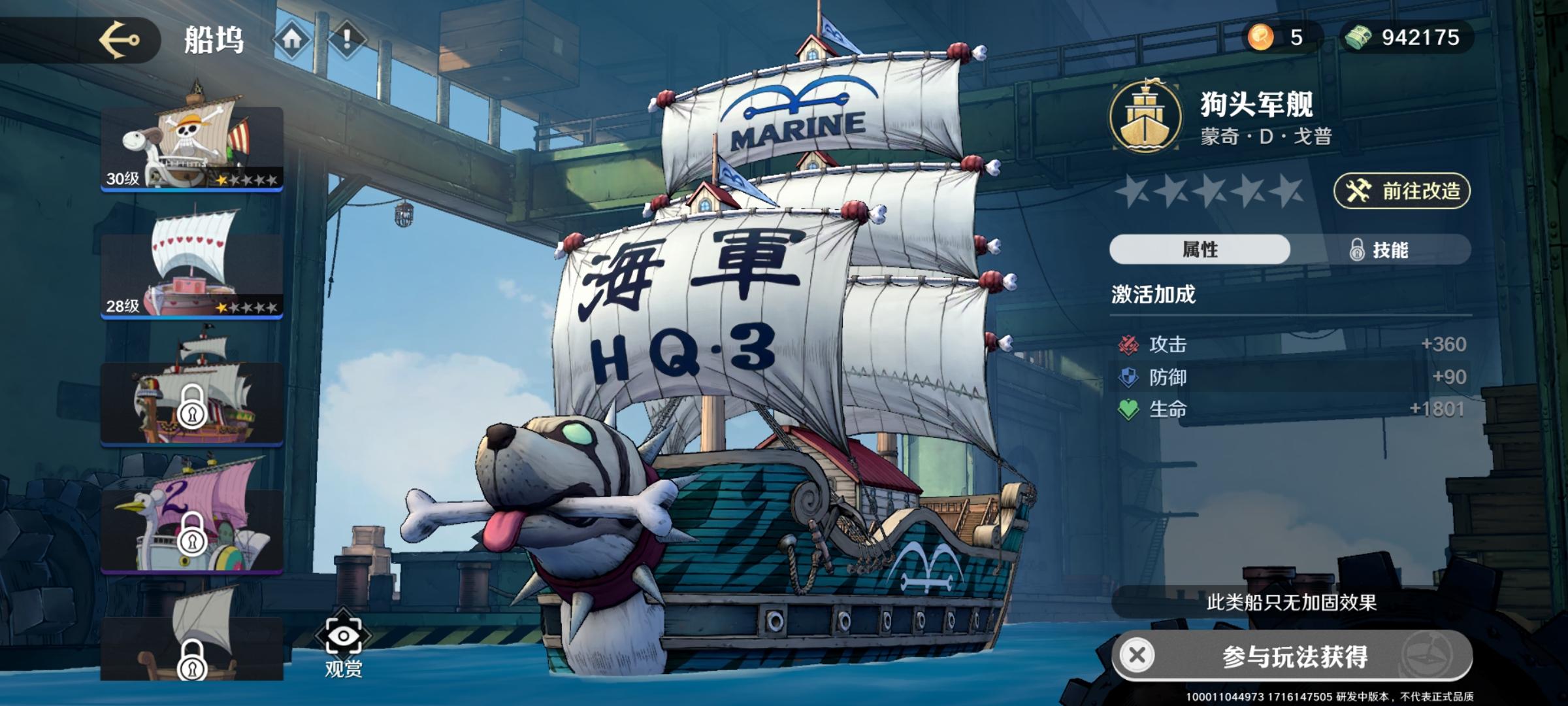Tap the gold coin currency counter

pyautogui.click(x=1281, y=37)
